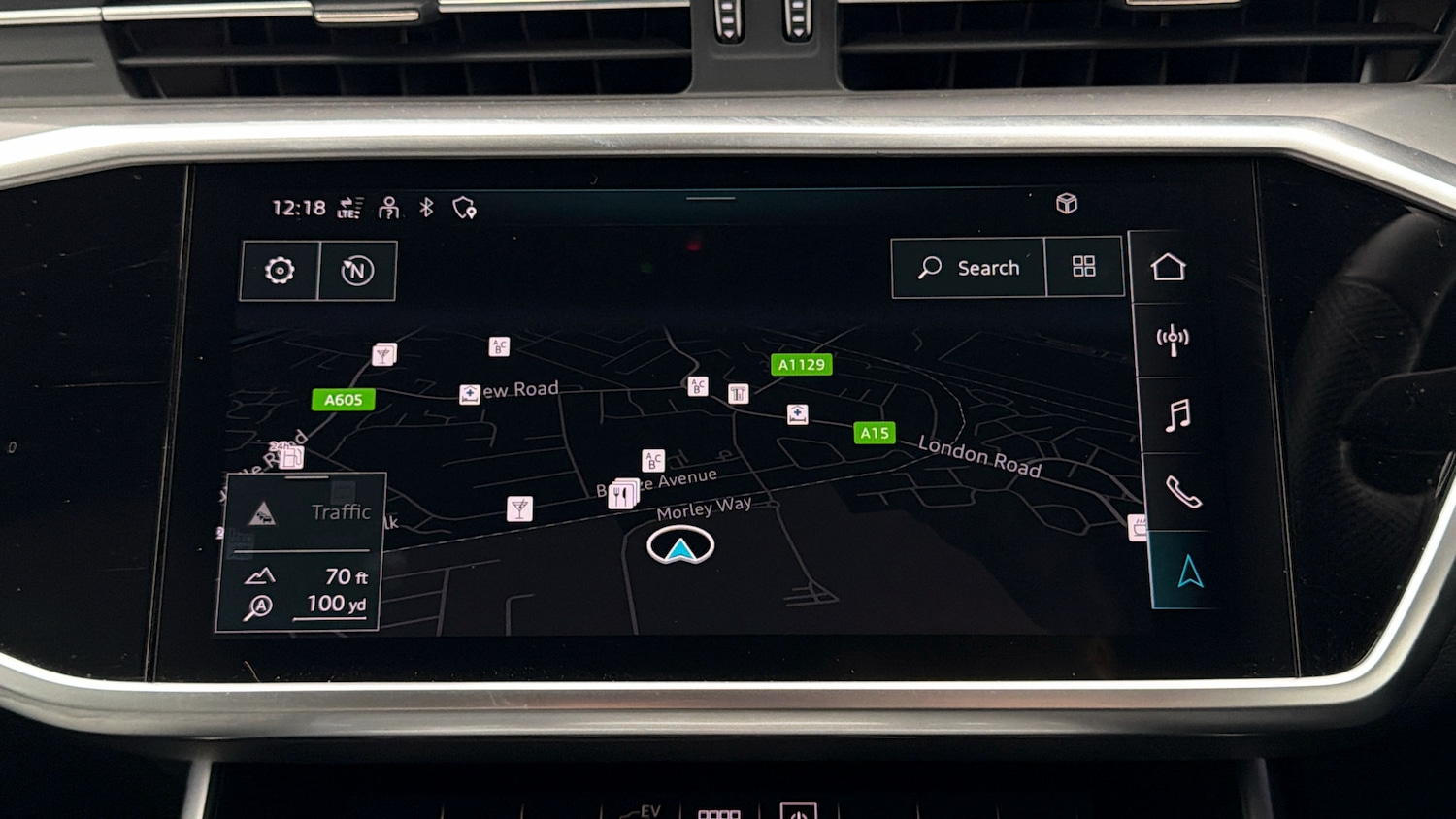Open the 3D cube icon in the status bar
Screen dimensions: 1456x819
coord(1067,204)
